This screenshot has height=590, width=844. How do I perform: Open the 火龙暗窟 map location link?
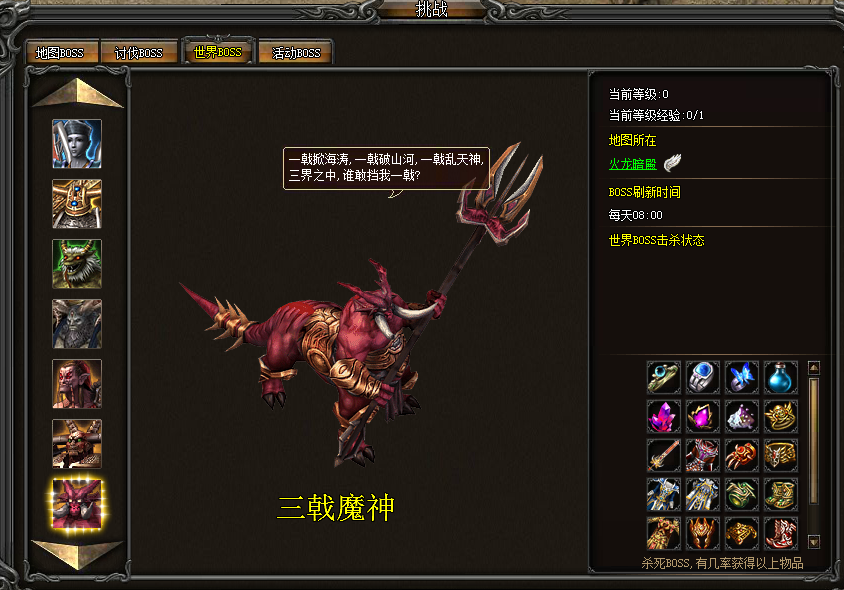pos(633,164)
